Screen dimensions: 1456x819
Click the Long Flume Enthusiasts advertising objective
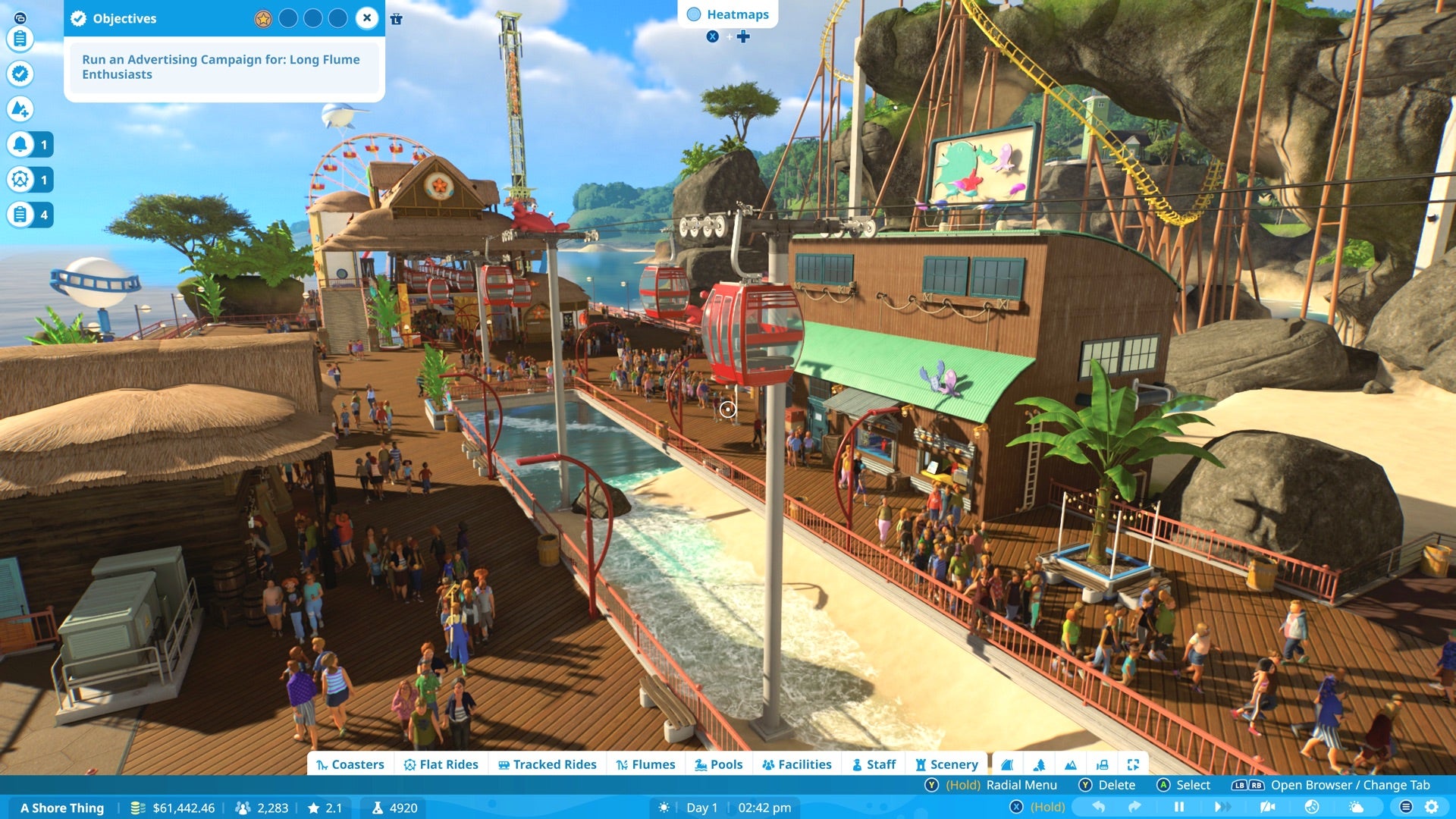pos(221,67)
